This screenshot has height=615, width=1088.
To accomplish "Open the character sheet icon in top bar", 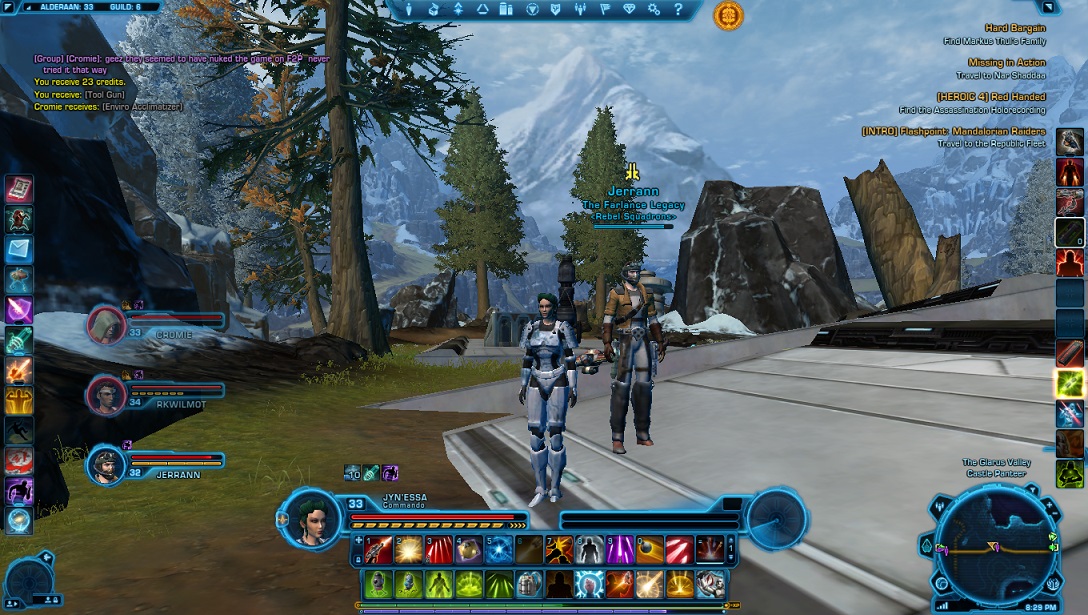I will tap(408, 10).
